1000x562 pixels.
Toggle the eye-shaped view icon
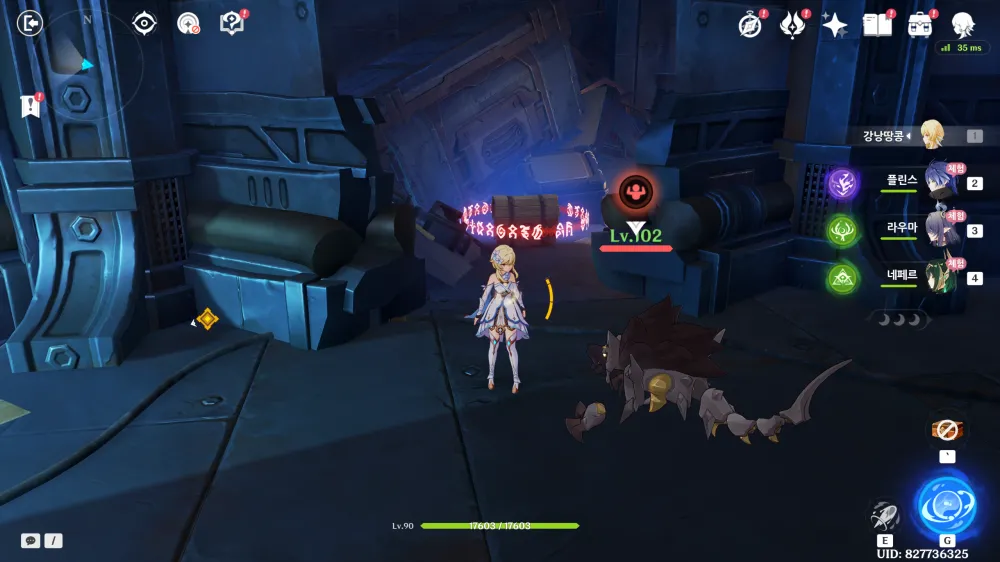[x=145, y=23]
